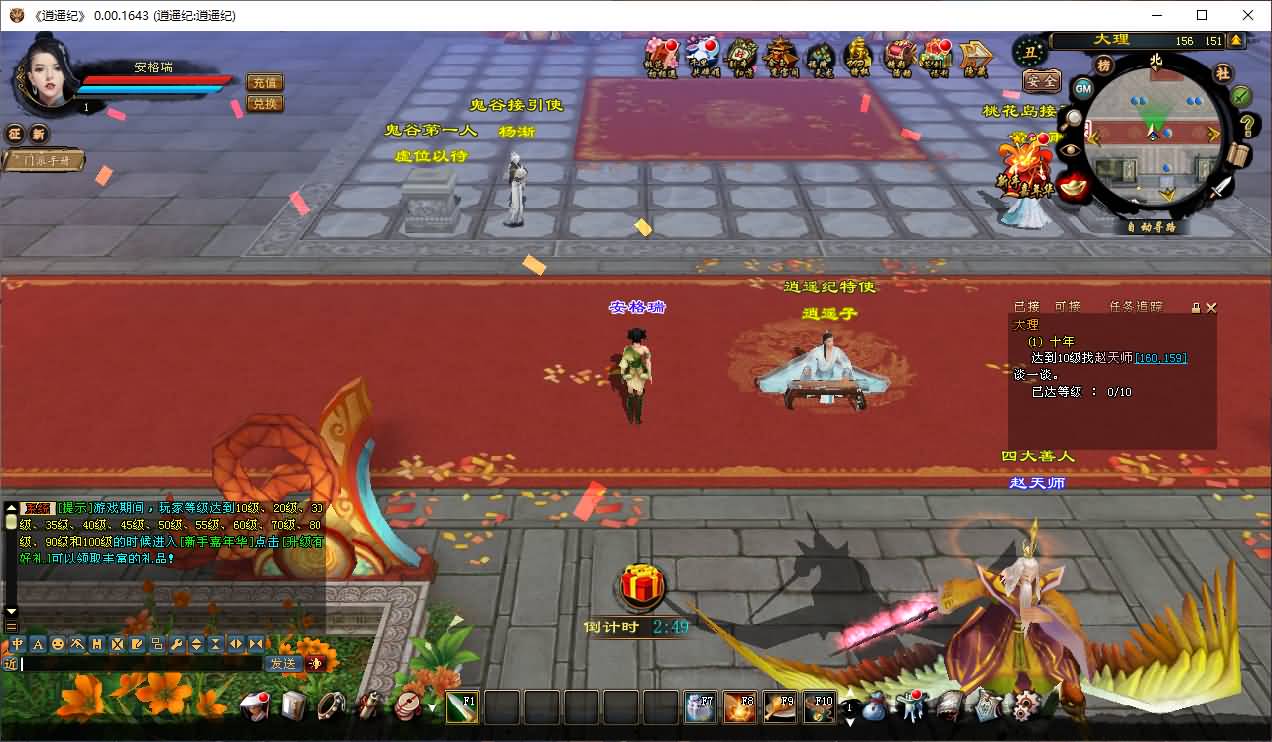Open the 榜 ranking button by minimap
This screenshot has height=742, width=1272.
pos(1104,64)
